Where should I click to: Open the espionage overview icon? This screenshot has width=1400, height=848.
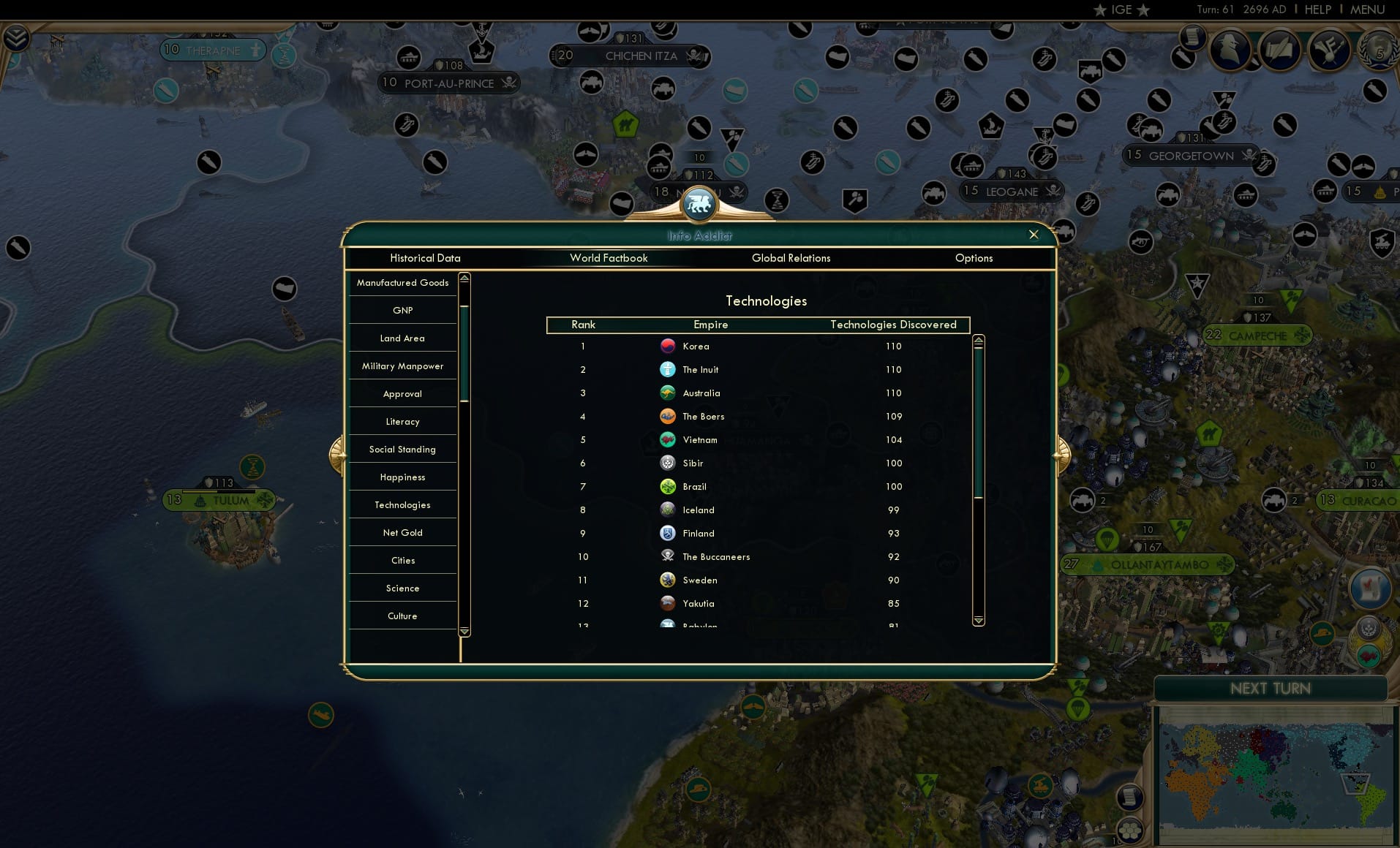(x=1231, y=49)
